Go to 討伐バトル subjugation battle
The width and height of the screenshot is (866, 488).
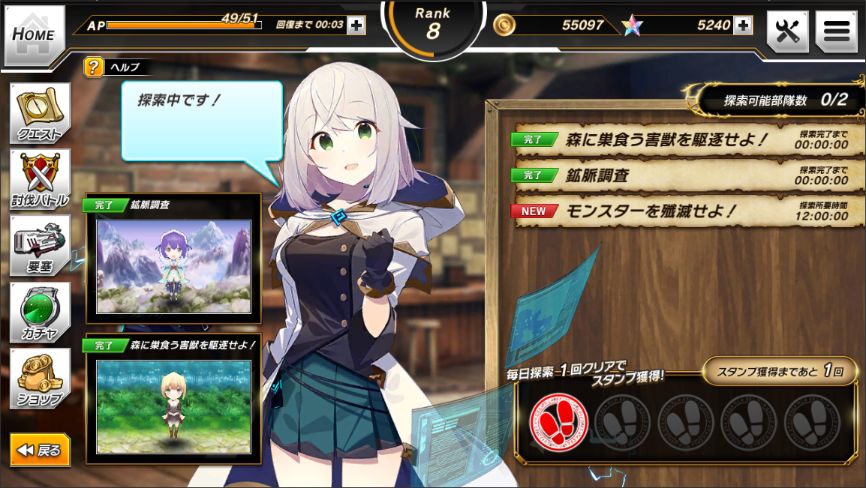40,179
